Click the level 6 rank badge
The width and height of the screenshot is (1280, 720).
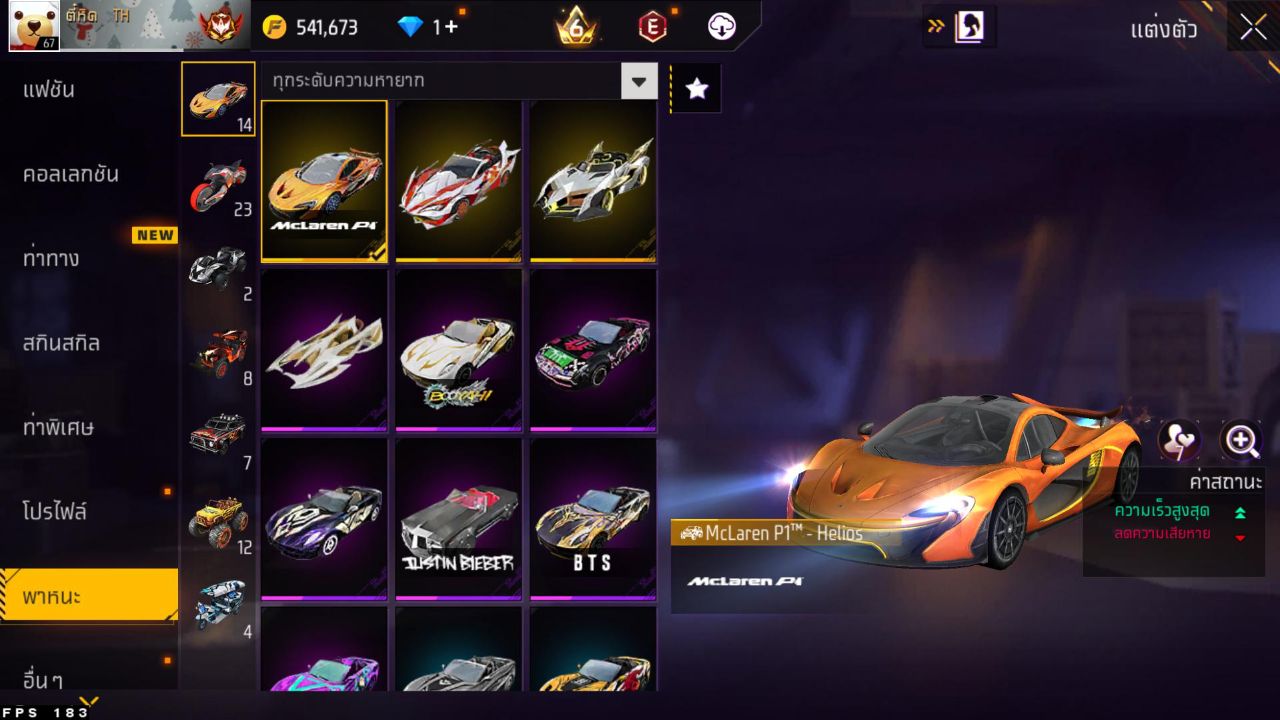click(x=575, y=26)
